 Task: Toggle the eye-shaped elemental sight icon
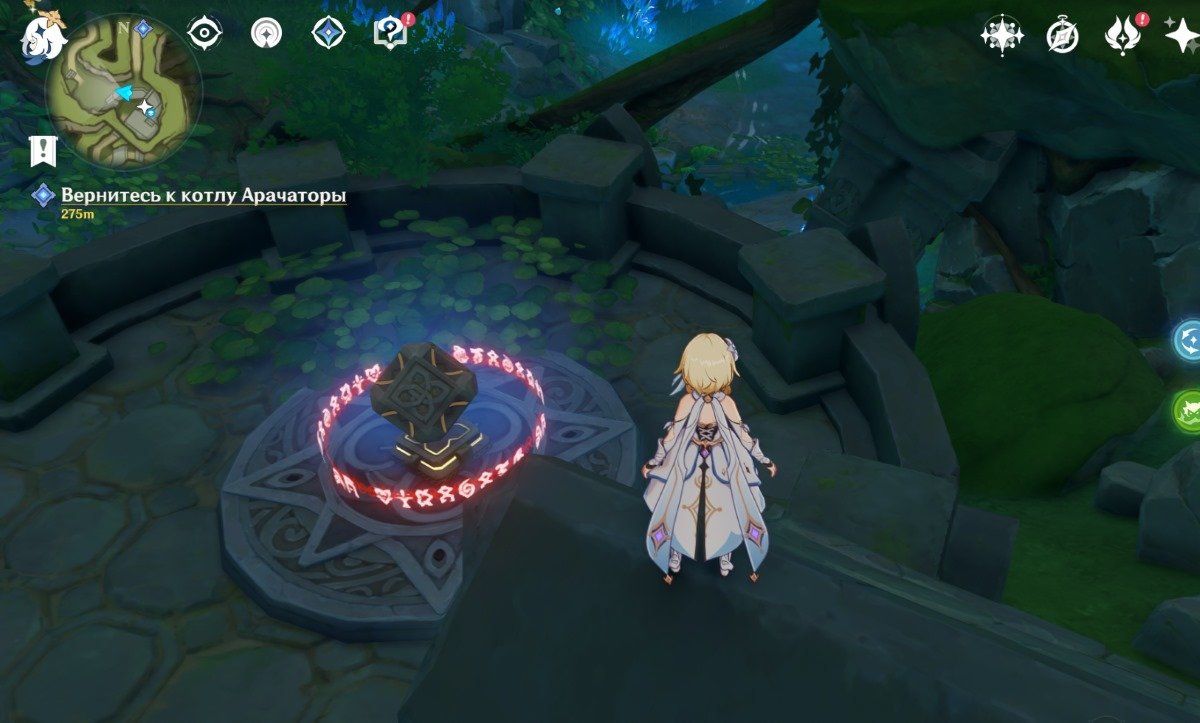point(205,33)
